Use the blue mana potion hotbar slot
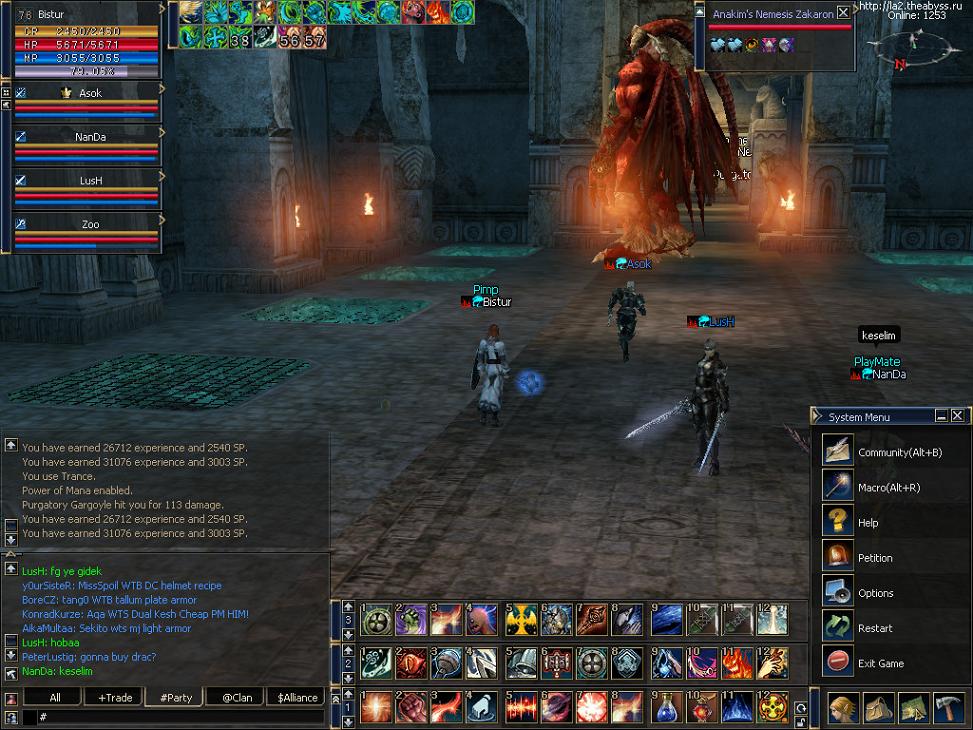The image size is (973, 730). (665, 708)
